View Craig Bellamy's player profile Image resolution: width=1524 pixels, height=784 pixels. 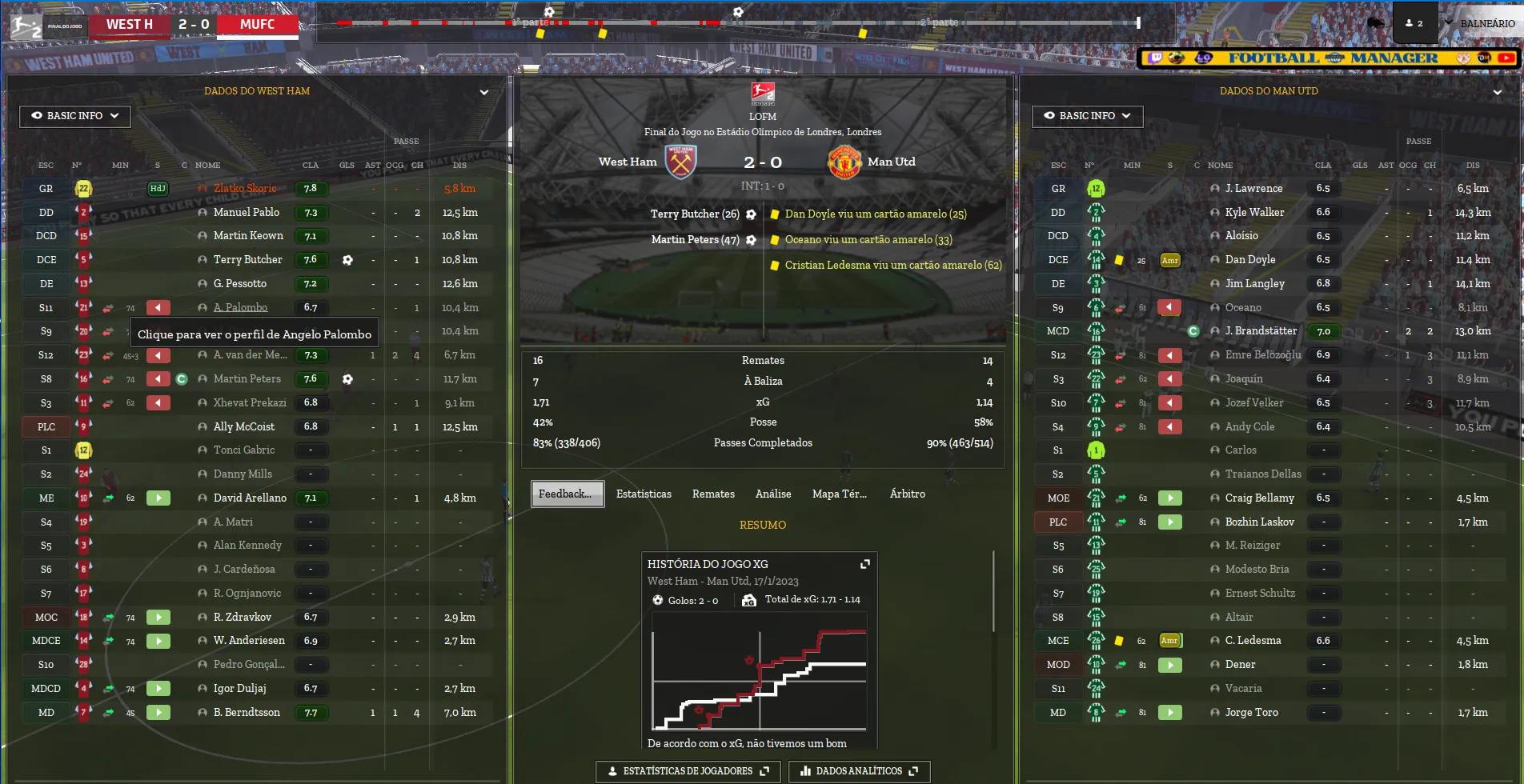[1259, 498]
